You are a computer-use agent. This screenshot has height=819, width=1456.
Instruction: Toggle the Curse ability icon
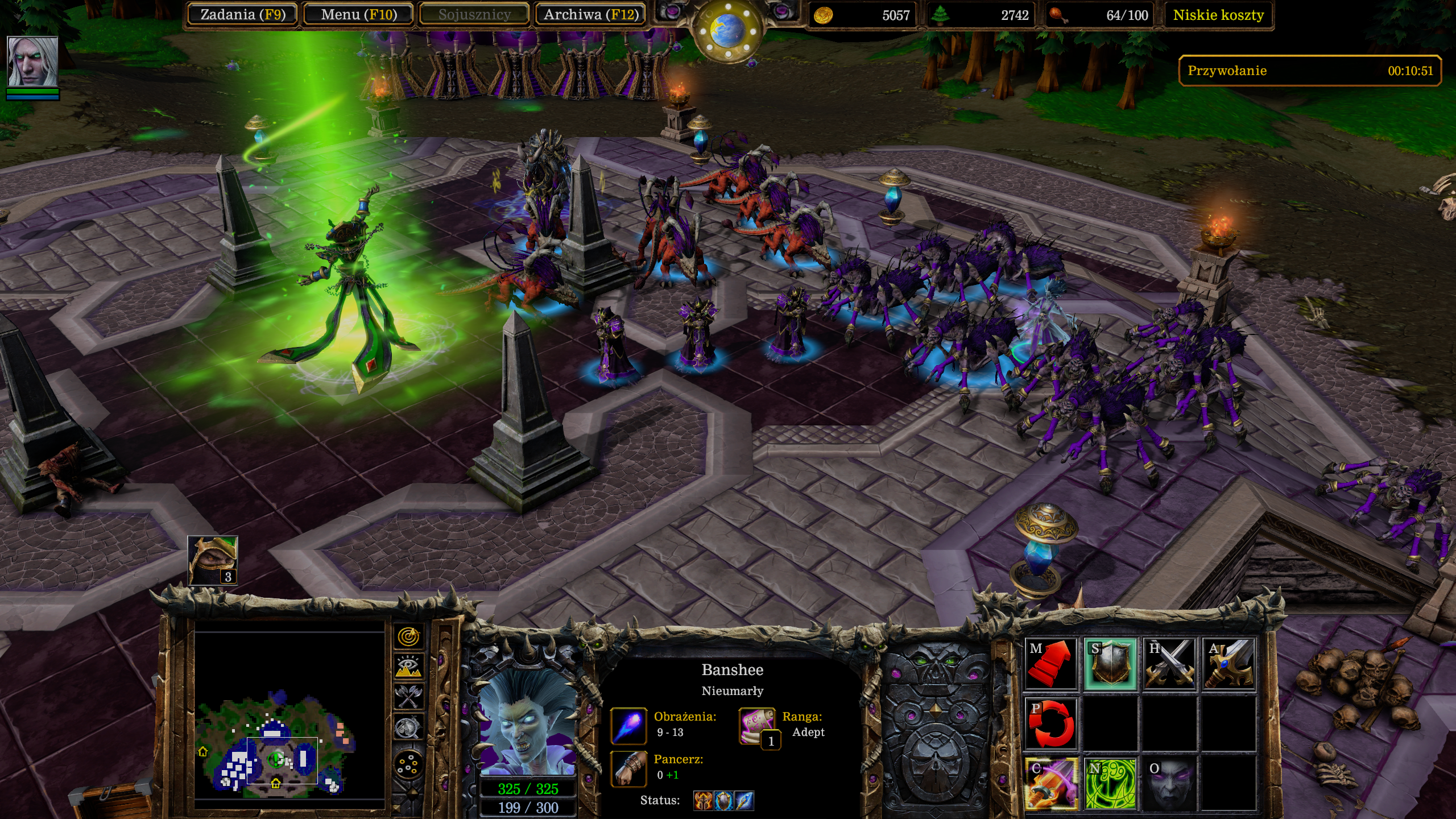(x=1051, y=783)
